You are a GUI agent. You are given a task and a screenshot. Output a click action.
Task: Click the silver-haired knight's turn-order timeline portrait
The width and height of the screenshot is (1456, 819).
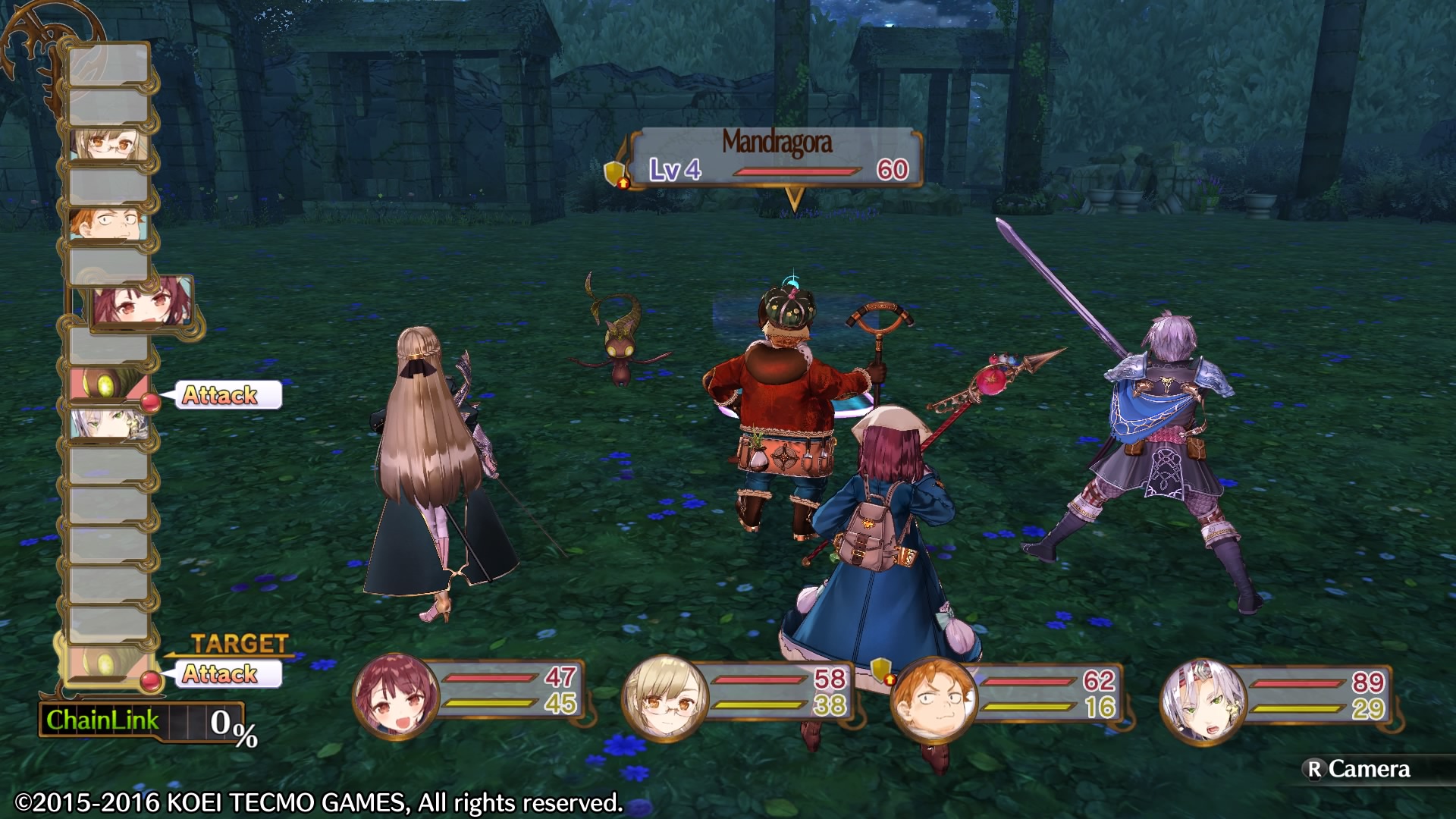click(108, 423)
